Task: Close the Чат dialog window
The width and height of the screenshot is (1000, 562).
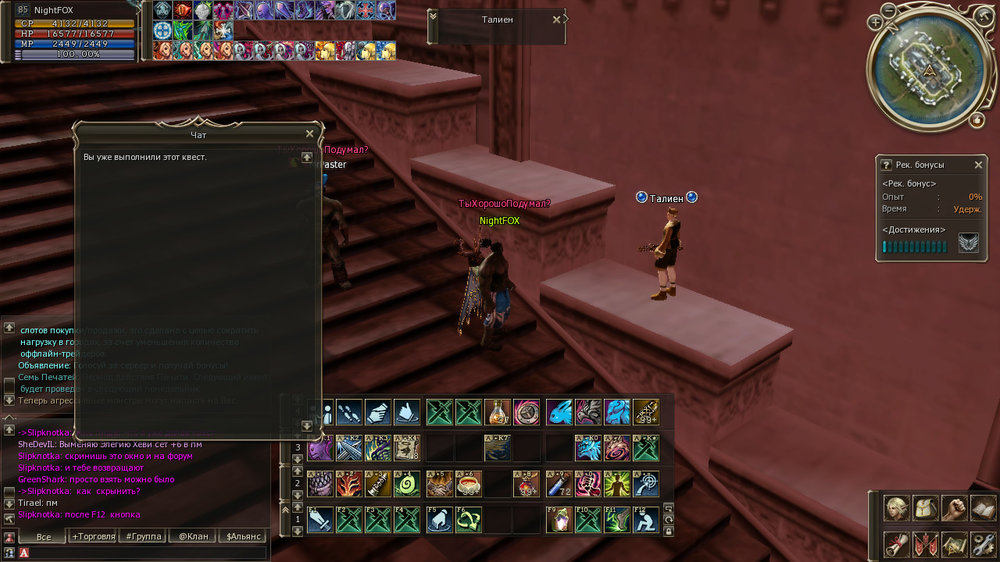Action: [309, 133]
